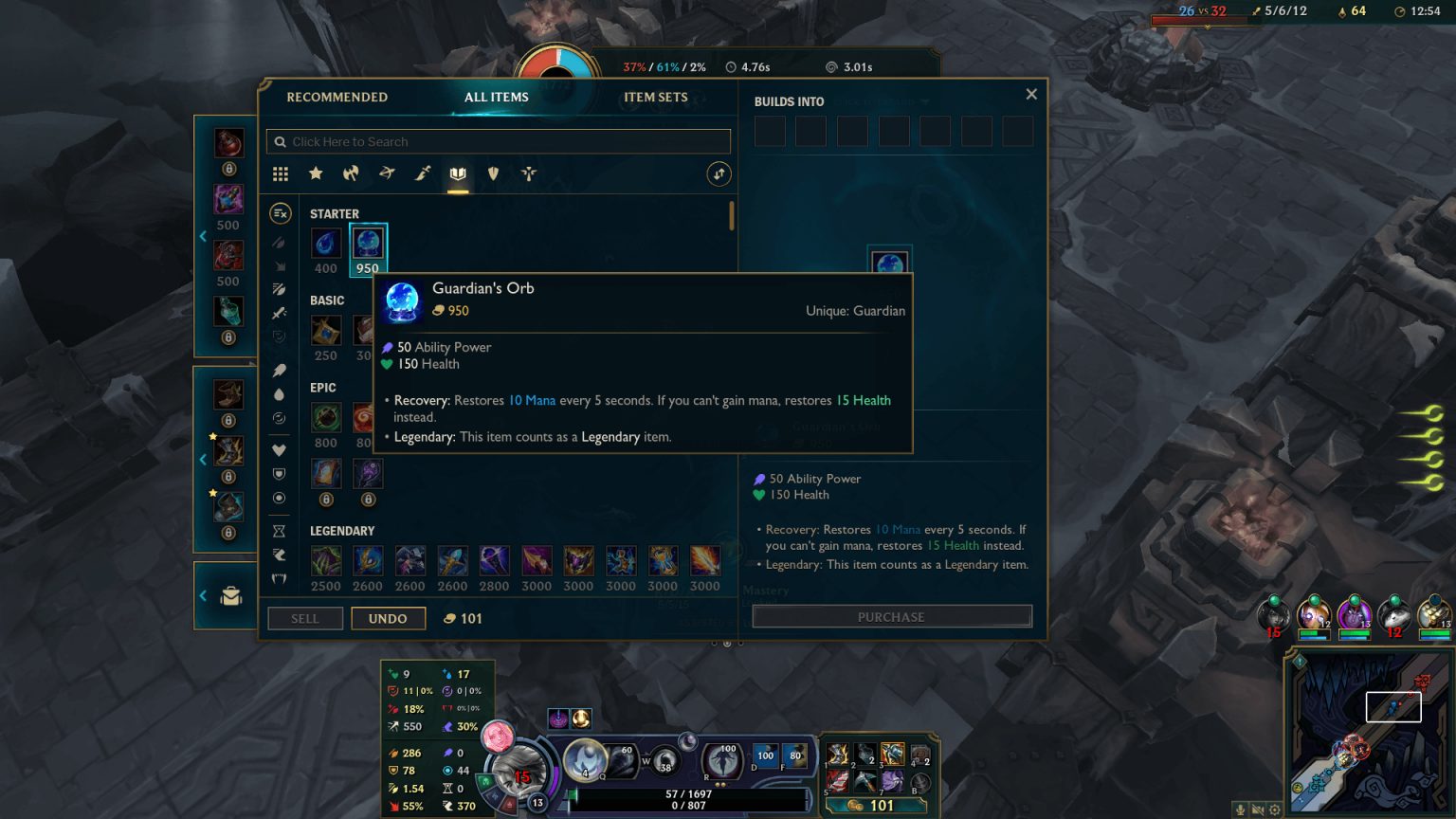Click the PURCHASE button
1456x819 pixels.
coord(891,616)
